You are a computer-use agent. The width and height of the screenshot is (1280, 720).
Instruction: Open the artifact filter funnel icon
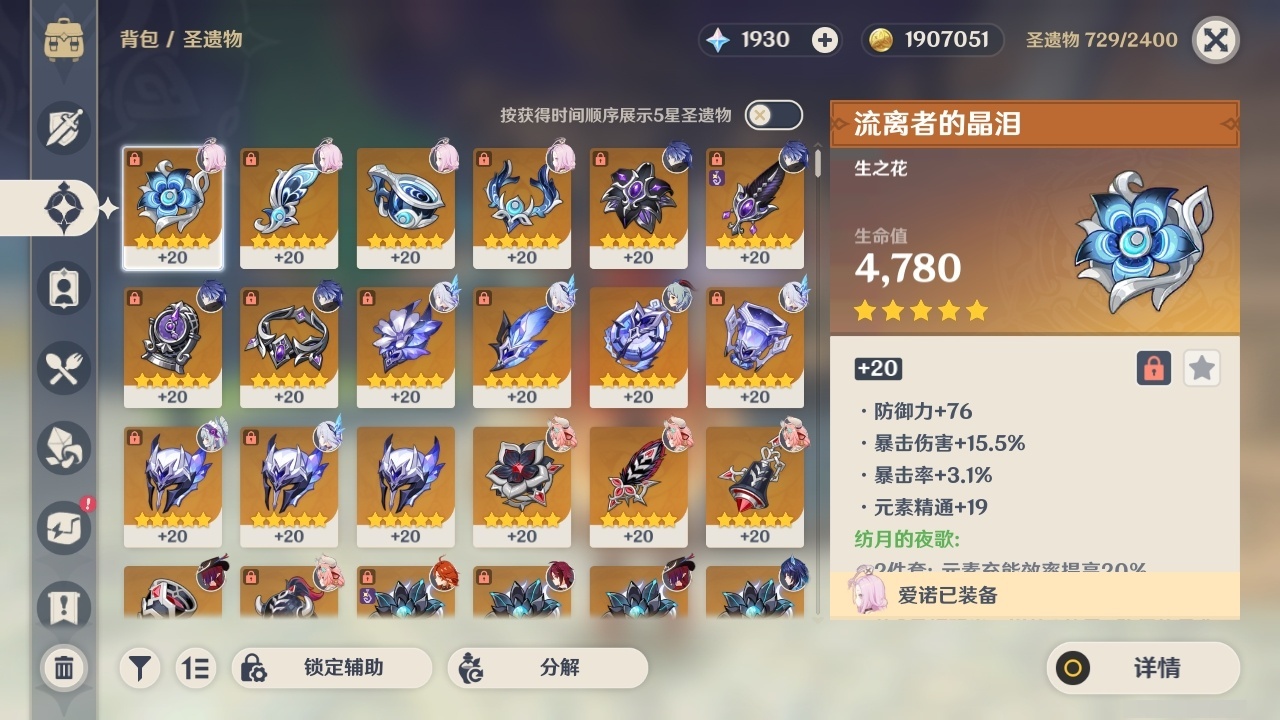pyautogui.click(x=140, y=668)
